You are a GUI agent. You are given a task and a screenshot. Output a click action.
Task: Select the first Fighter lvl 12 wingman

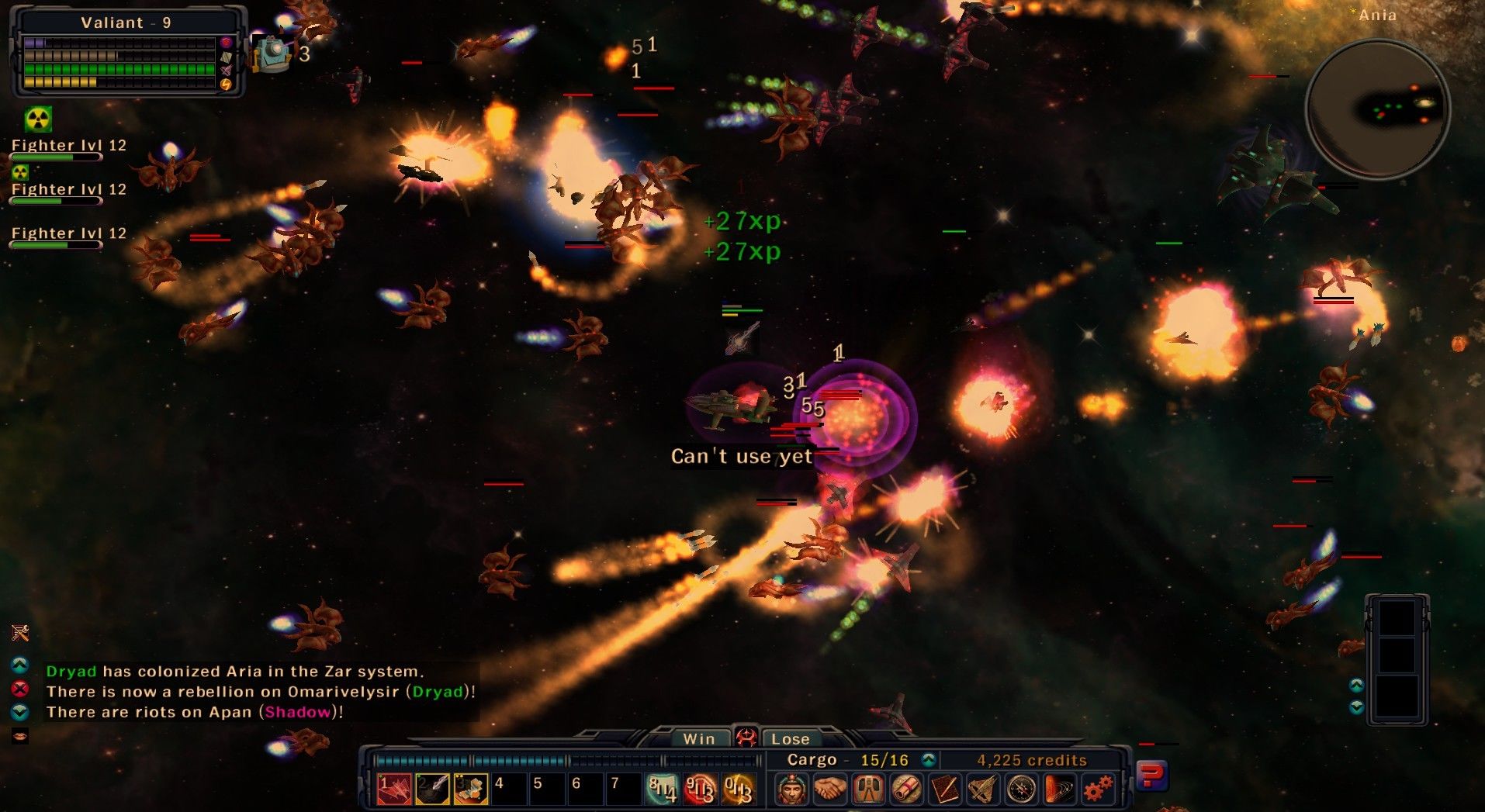[x=68, y=146]
